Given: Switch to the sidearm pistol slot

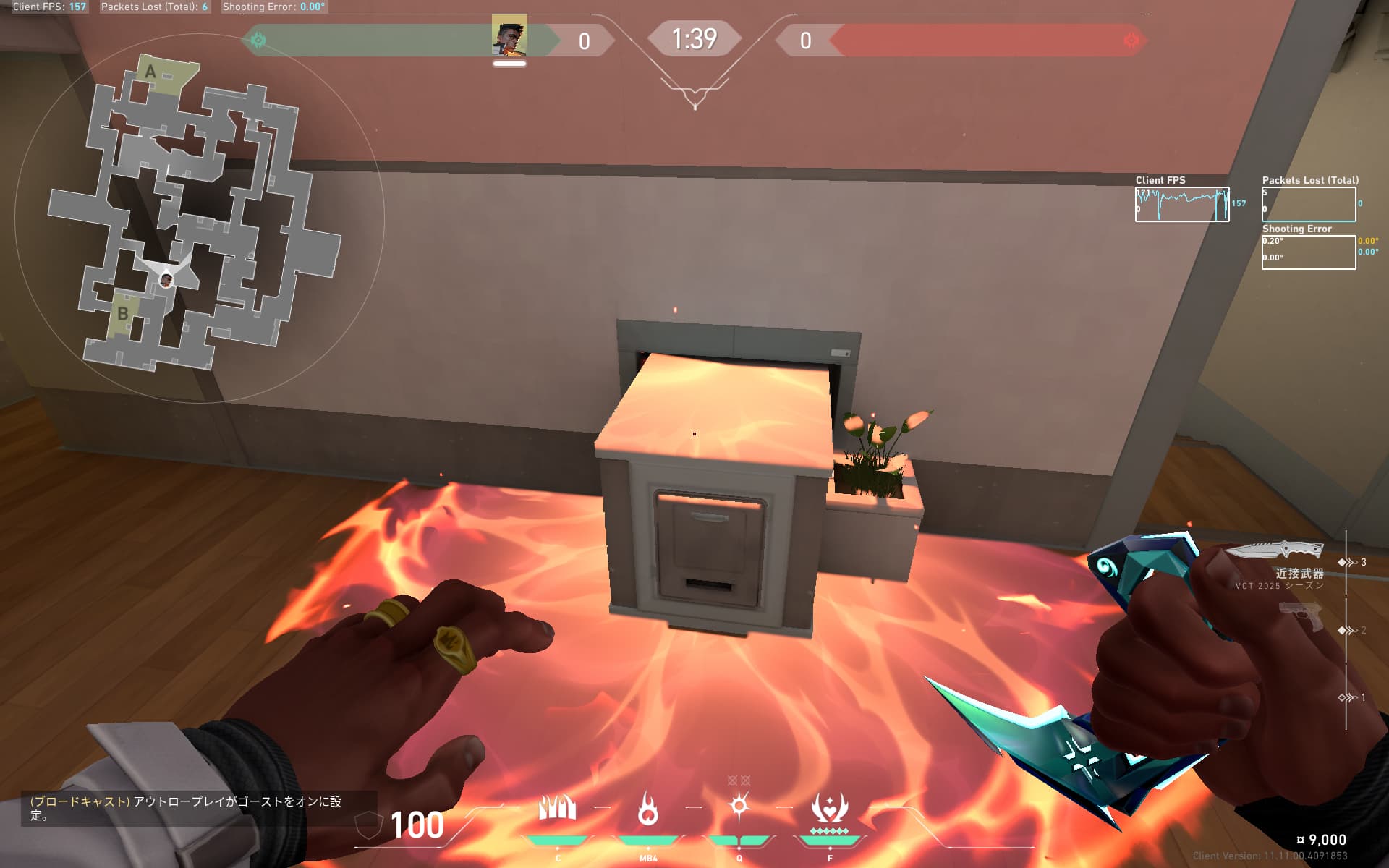Looking at the screenshot, I should (x=1301, y=616).
